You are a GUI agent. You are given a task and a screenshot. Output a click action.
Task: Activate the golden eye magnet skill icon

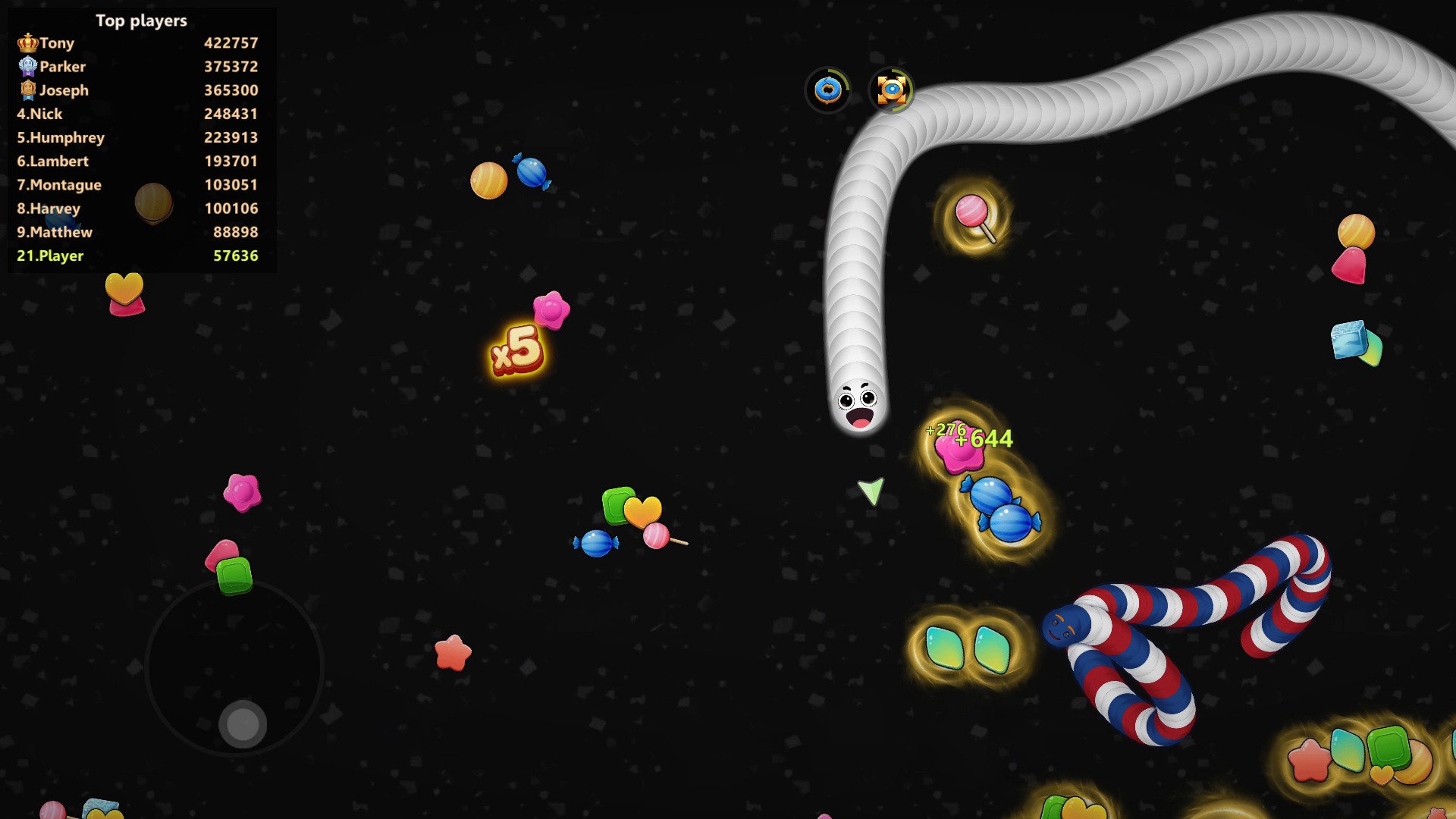[892, 90]
